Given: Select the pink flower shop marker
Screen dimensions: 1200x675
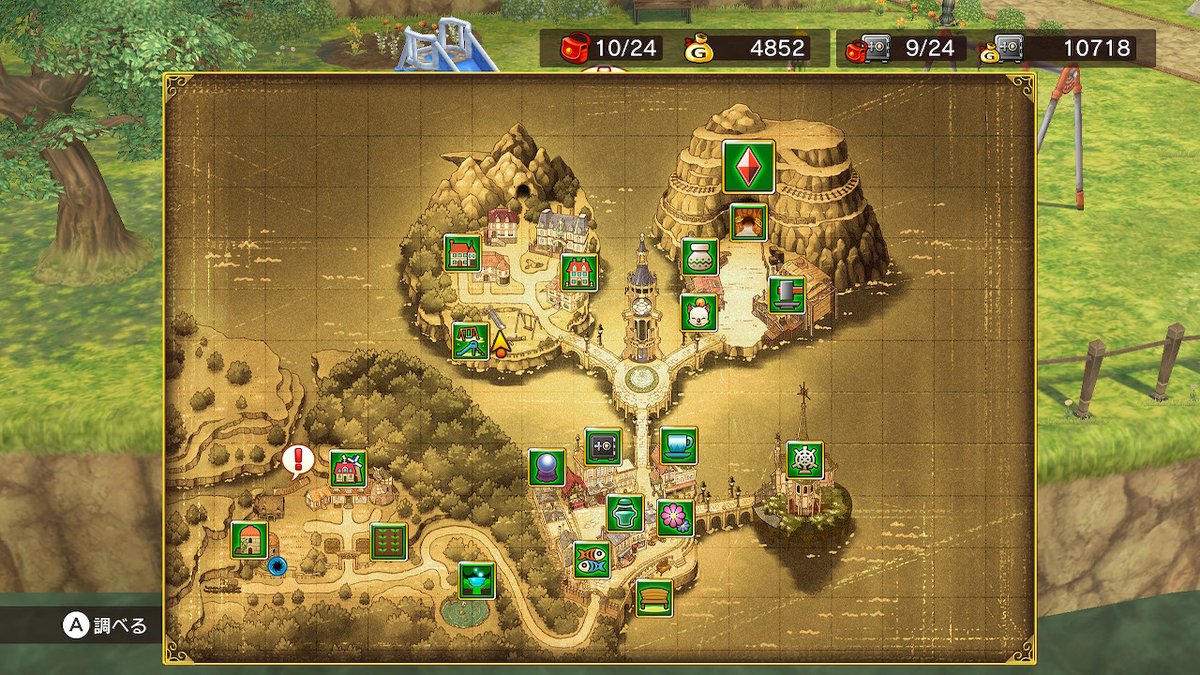Looking at the screenshot, I should (x=675, y=518).
